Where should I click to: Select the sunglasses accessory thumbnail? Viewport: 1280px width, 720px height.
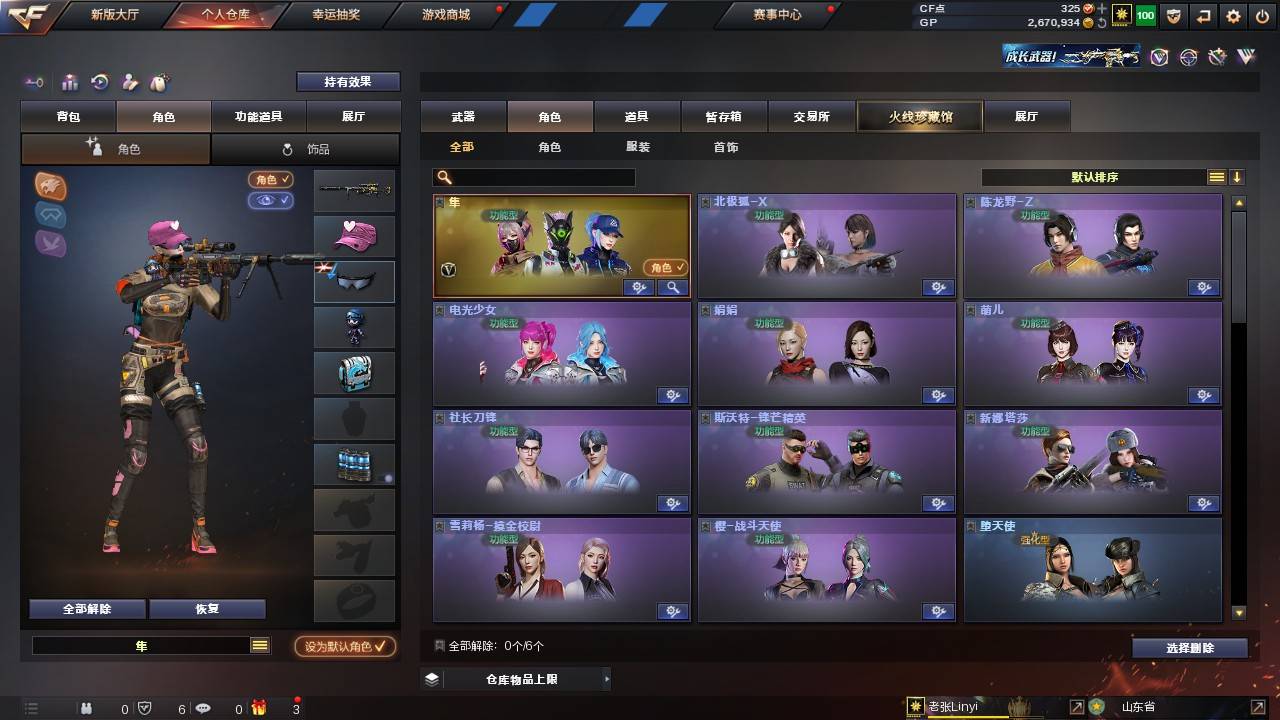[x=353, y=282]
